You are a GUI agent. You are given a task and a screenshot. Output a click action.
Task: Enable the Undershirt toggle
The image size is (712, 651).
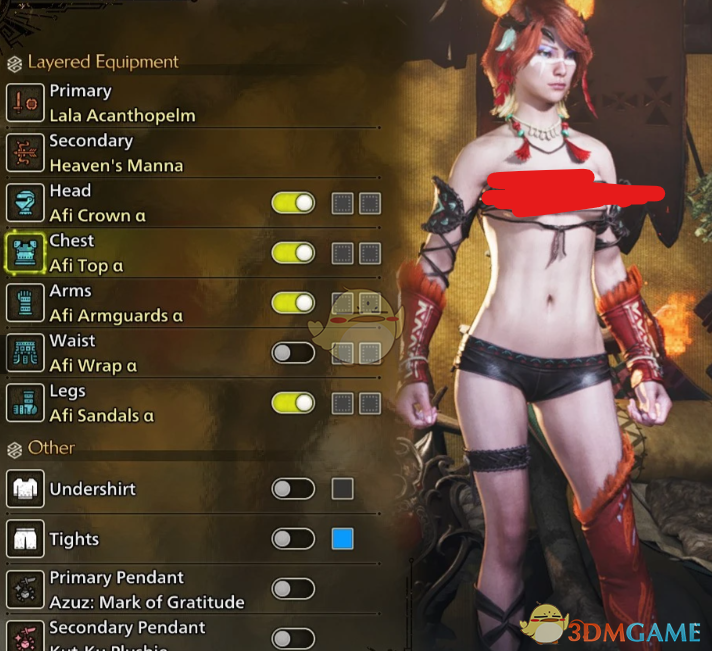click(x=292, y=489)
